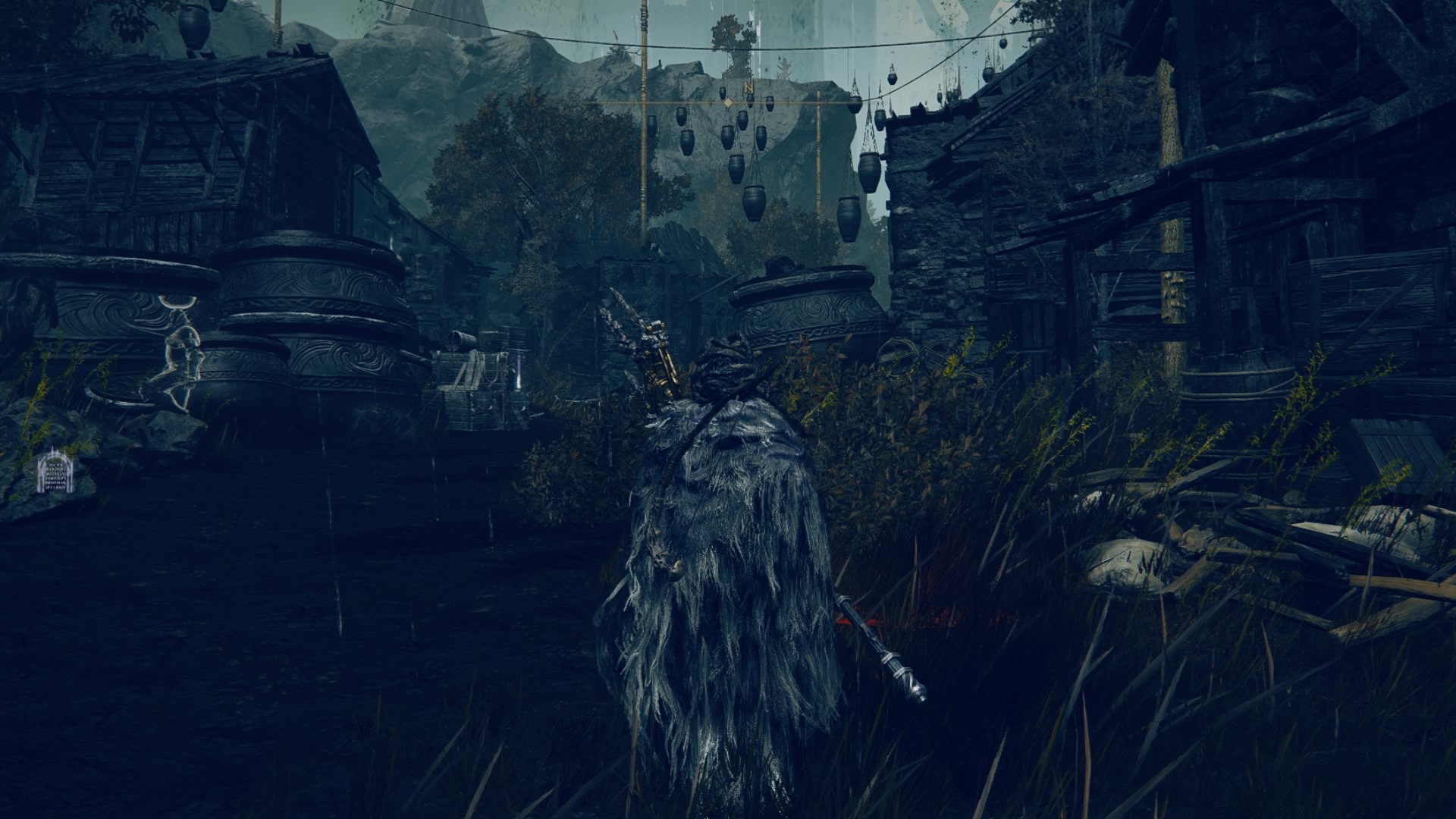Click the diamond marker on the compass

point(727,102)
